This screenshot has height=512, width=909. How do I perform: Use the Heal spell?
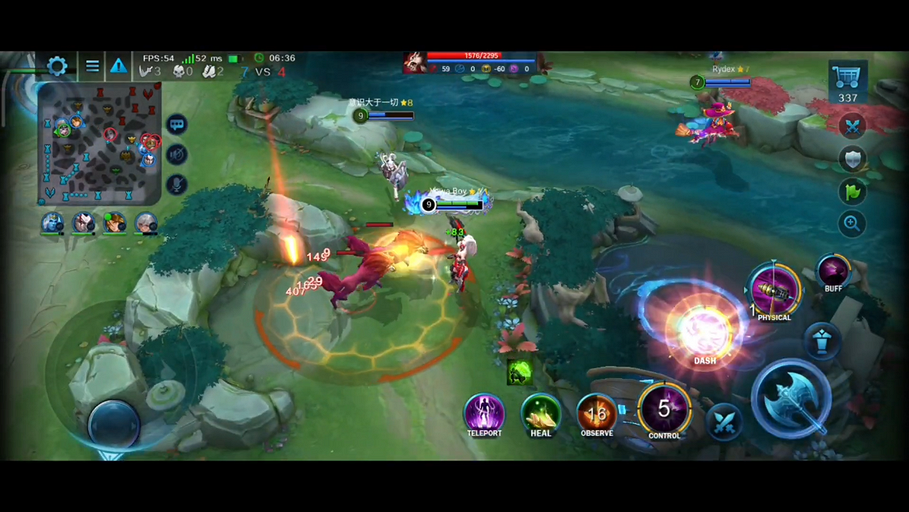click(x=541, y=413)
